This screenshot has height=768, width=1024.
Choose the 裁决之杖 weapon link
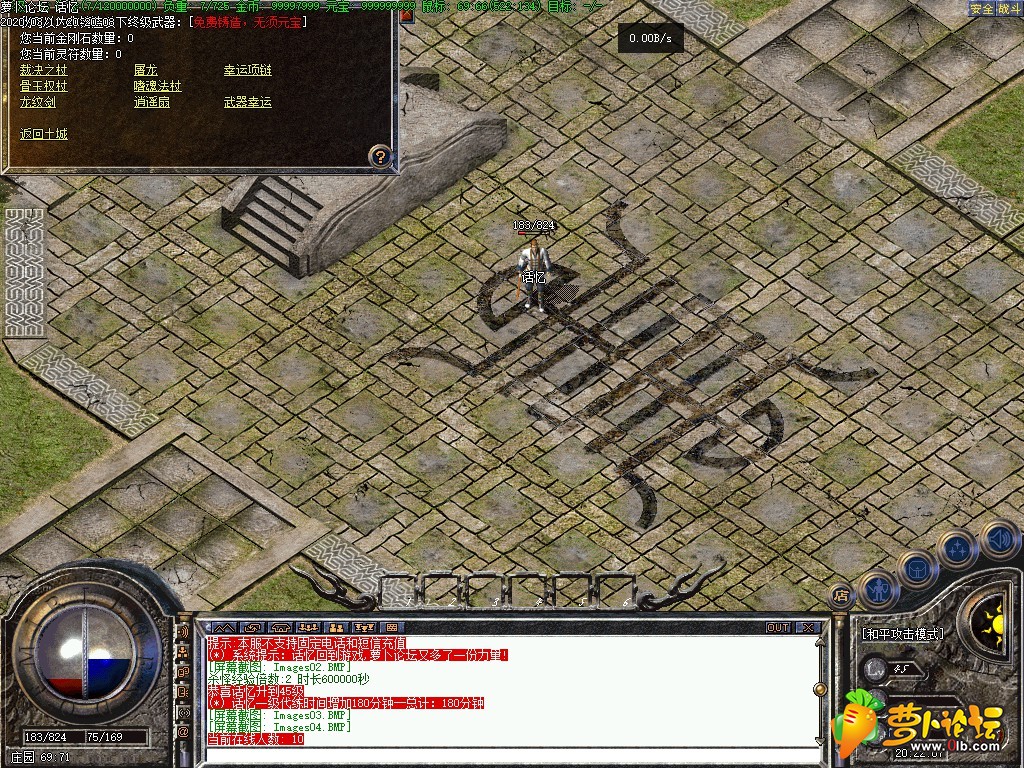[x=44, y=70]
